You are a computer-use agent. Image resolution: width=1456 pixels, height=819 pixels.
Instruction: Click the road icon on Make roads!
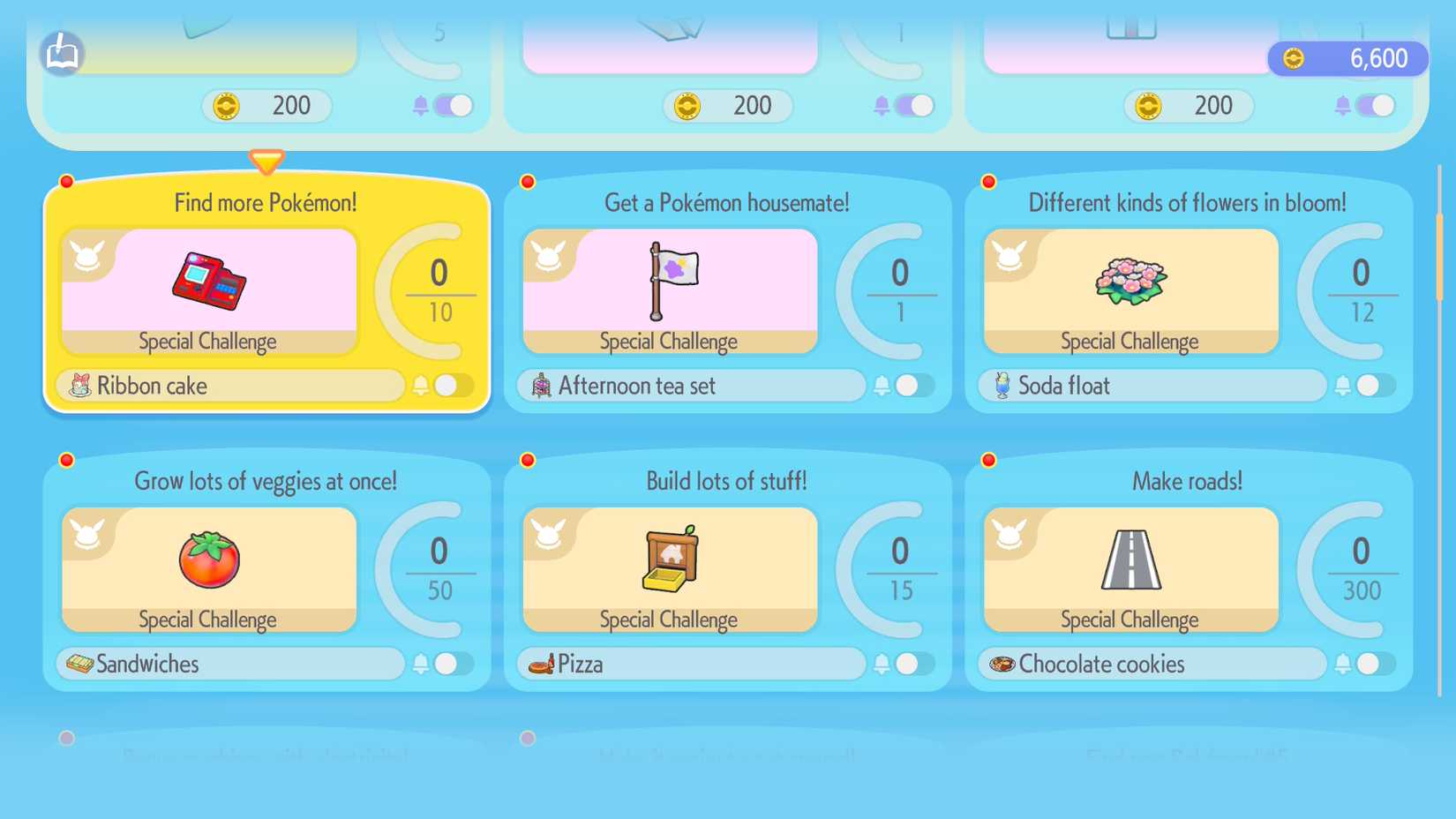click(1131, 558)
